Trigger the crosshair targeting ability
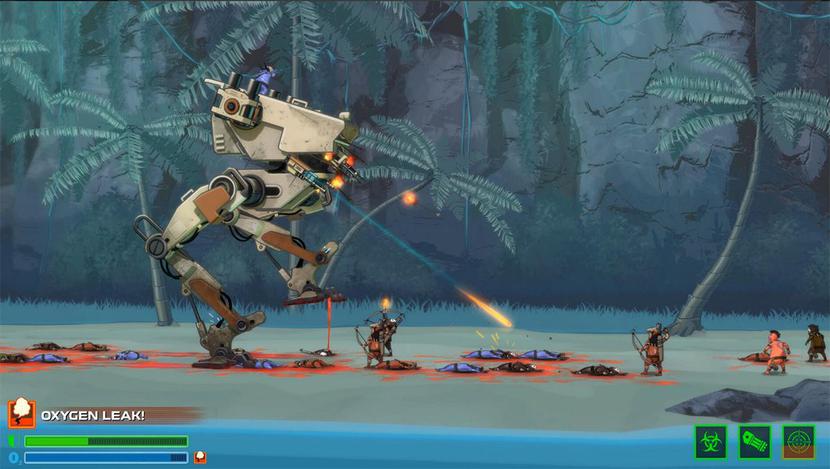830x469 pixels. pyautogui.click(x=799, y=441)
